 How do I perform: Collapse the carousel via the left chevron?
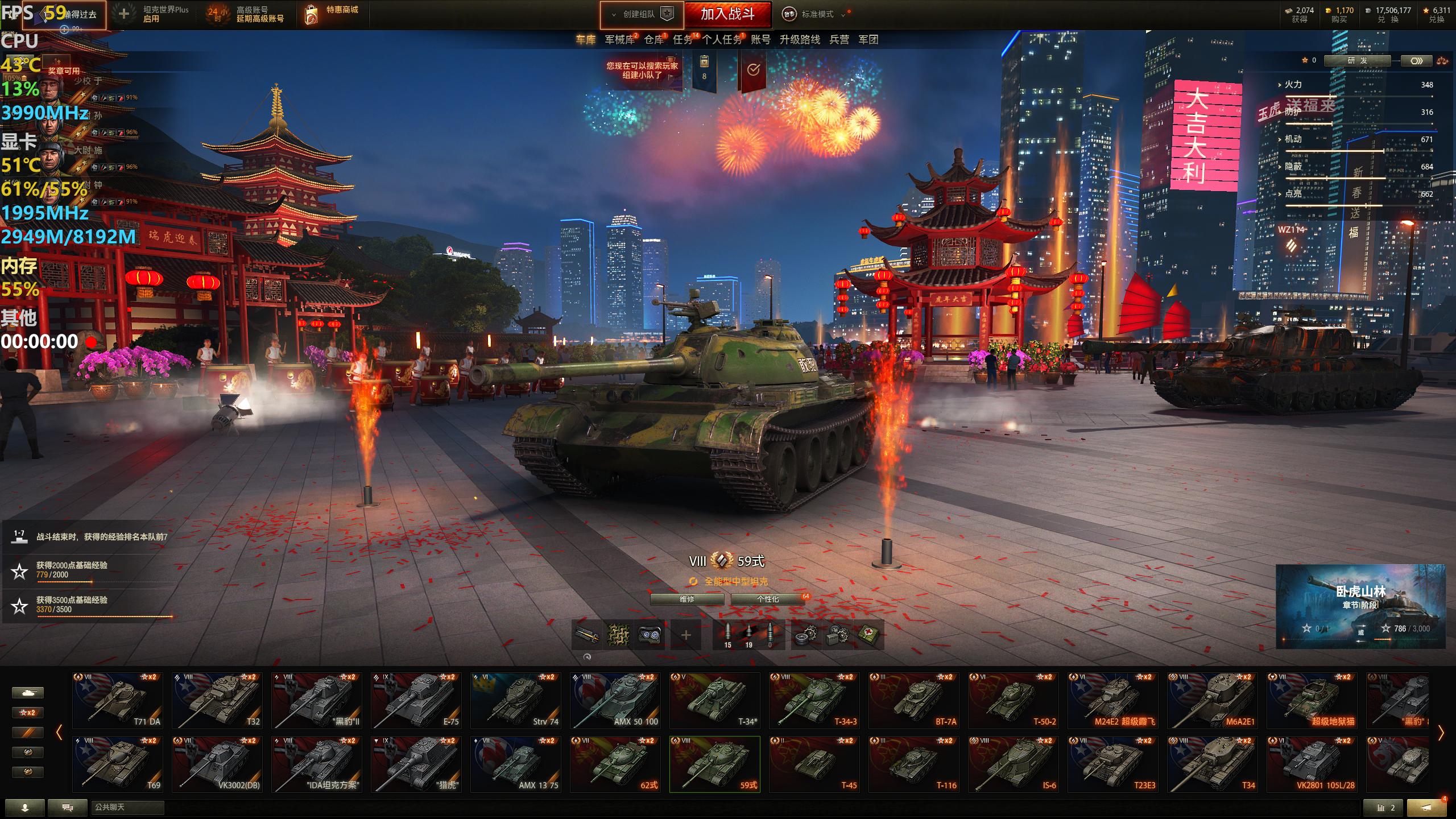coord(59,732)
